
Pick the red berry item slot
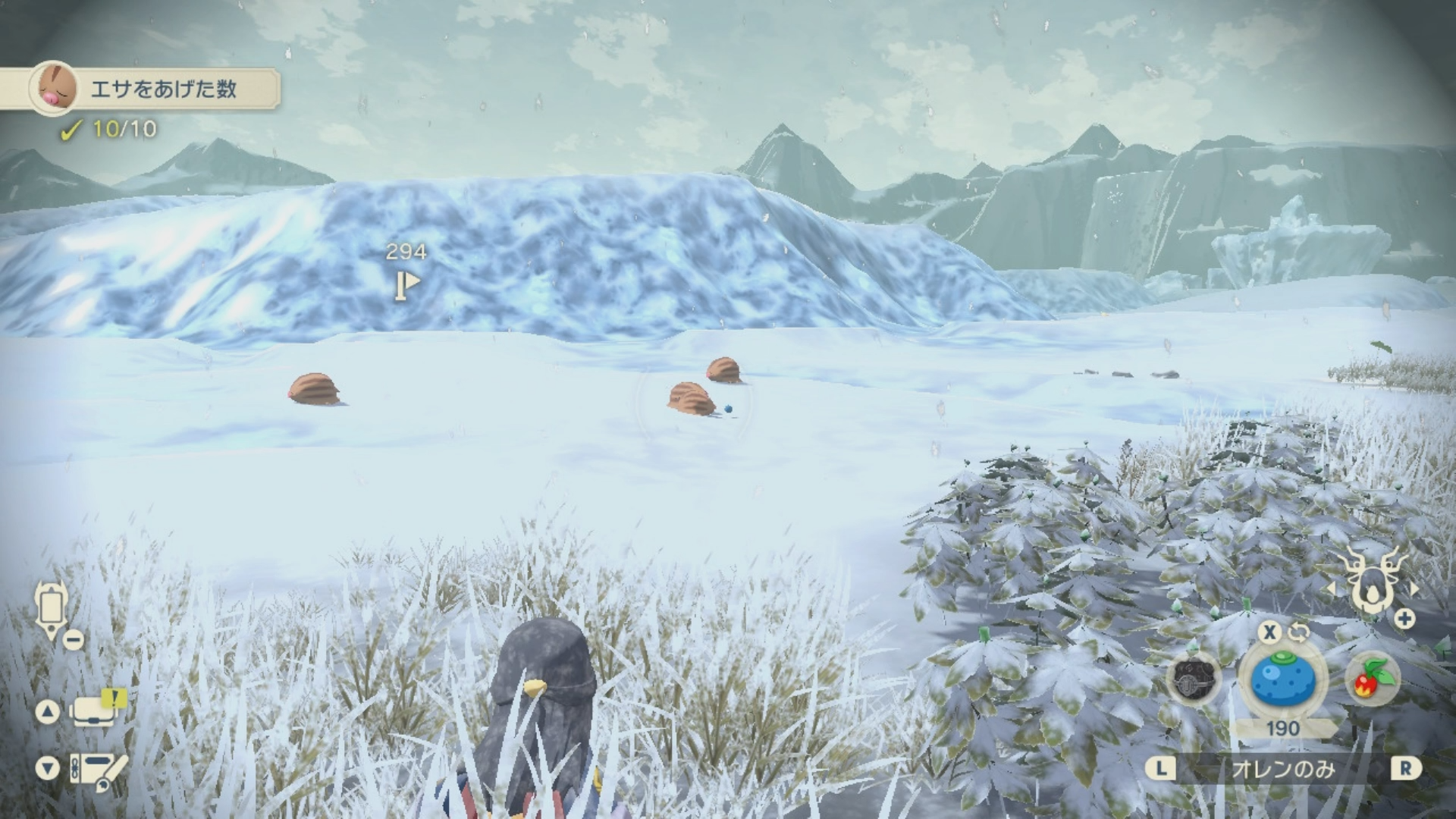point(1373,679)
